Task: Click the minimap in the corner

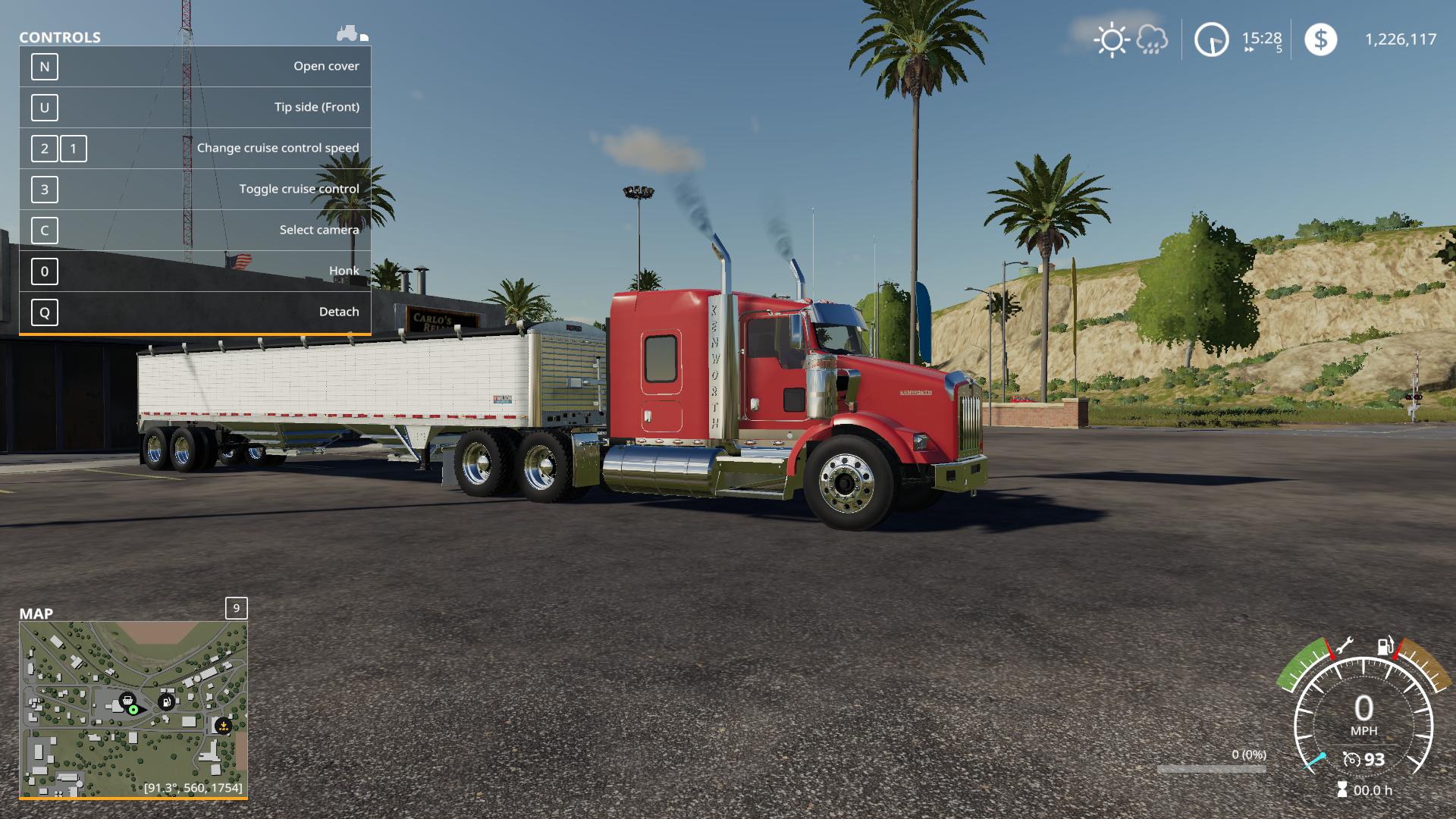Action: [x=133, y=709]
